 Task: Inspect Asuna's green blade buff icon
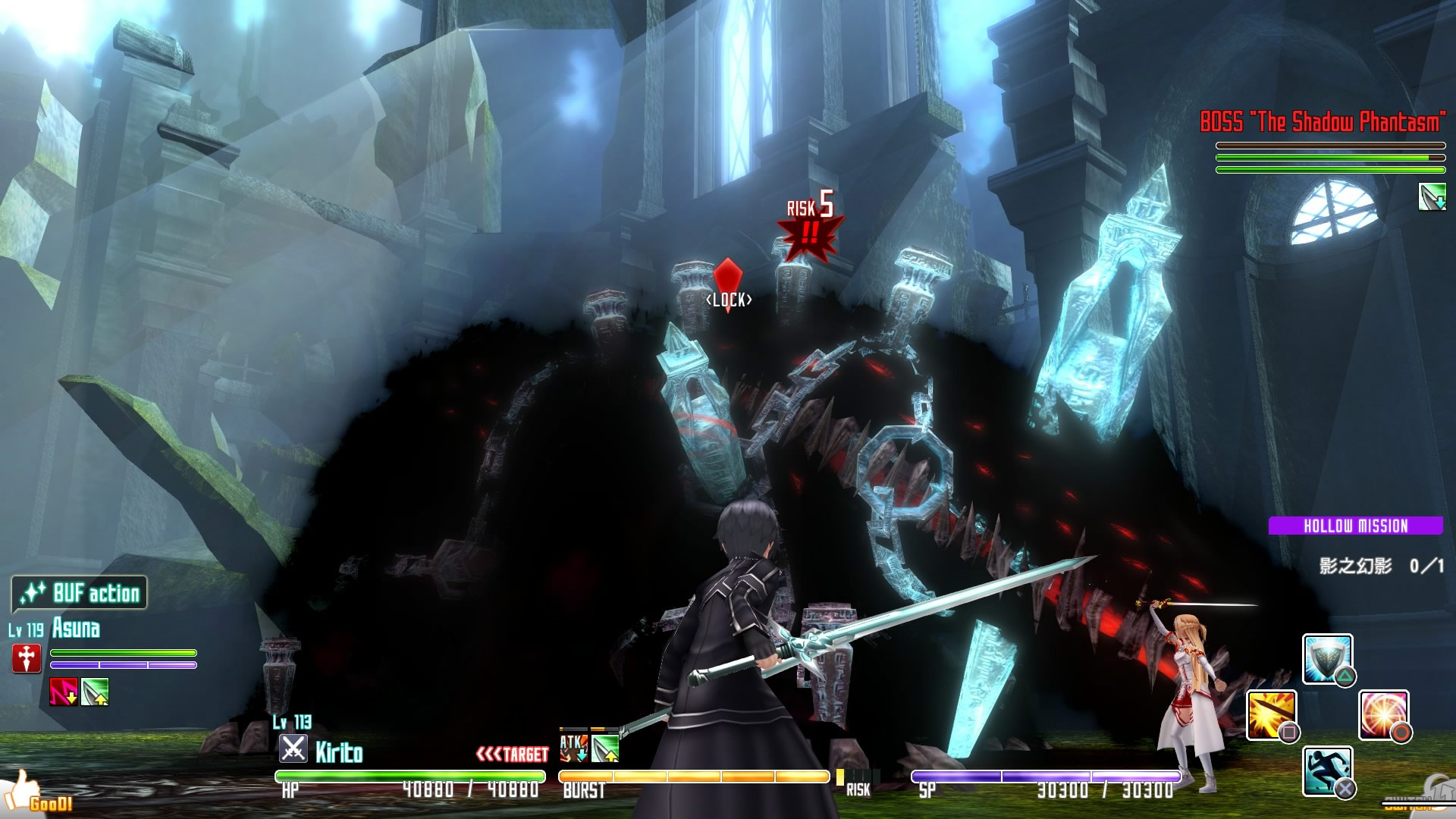point(96,692)
